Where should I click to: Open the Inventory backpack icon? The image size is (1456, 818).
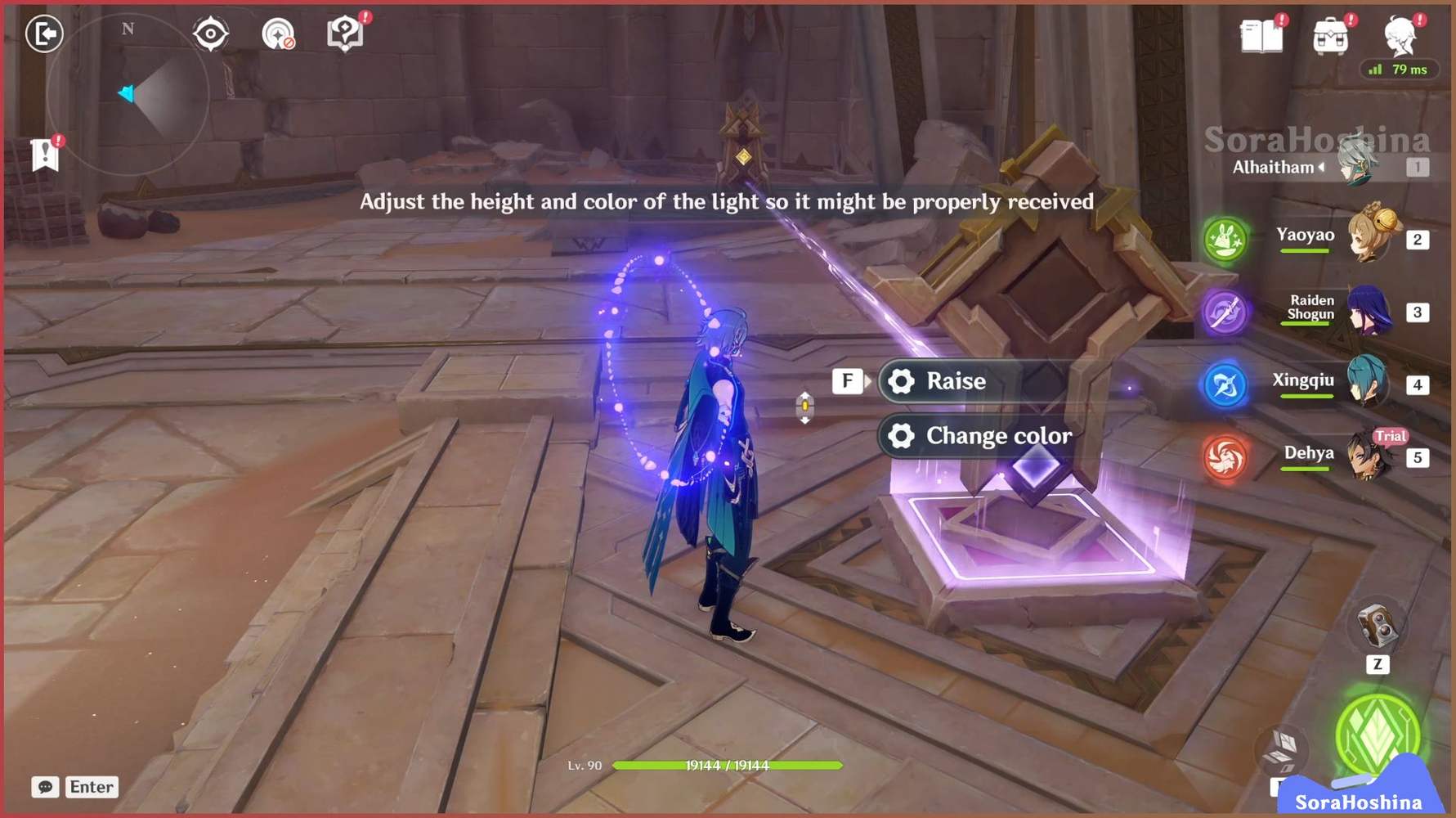click(x=1329, y=34)
